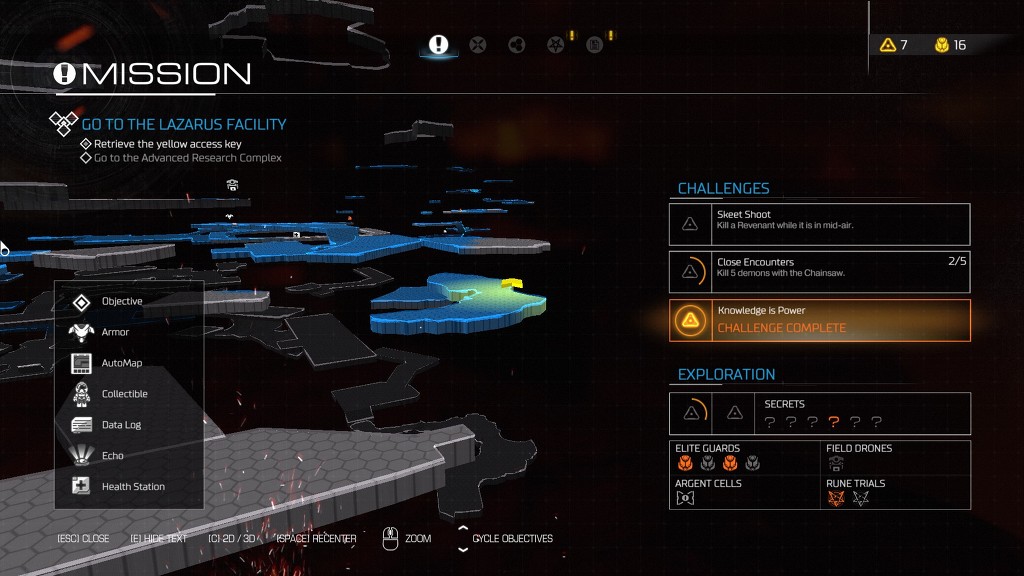Click the AutoMap legend entry

tap(122, 363)
